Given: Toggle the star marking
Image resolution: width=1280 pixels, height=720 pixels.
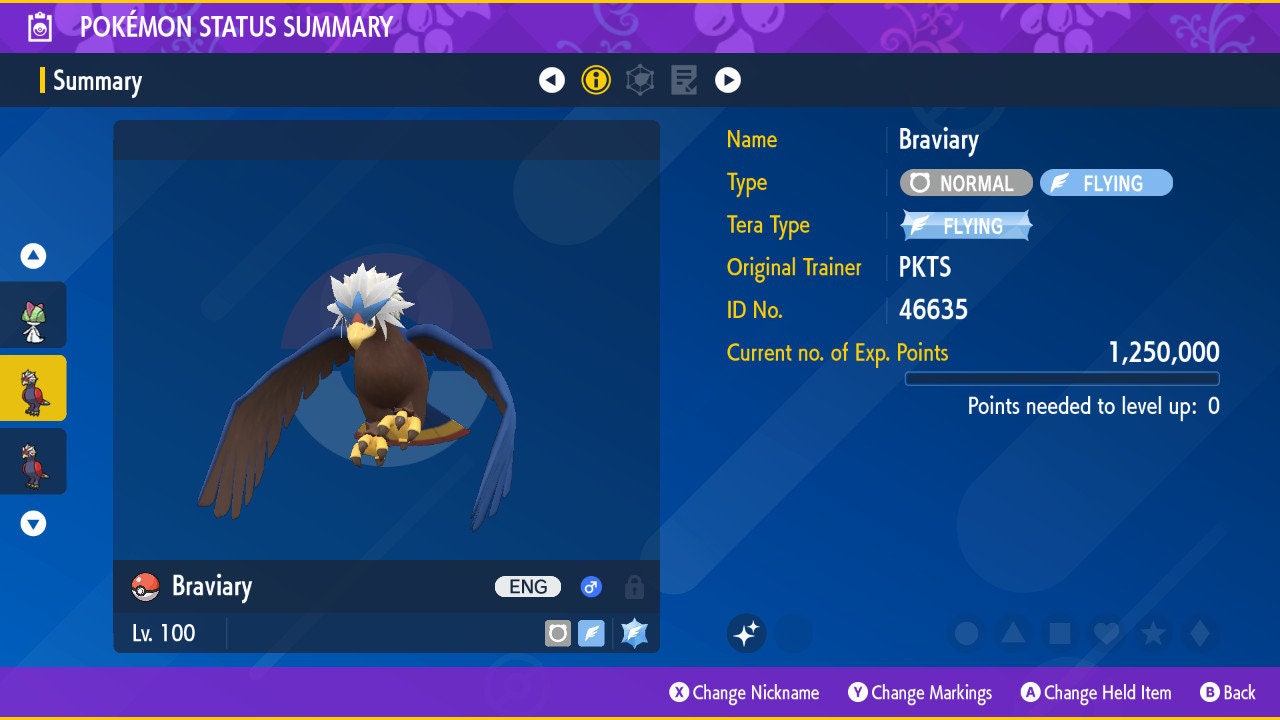Looking at the screenshot, I should pos(1152,633).
